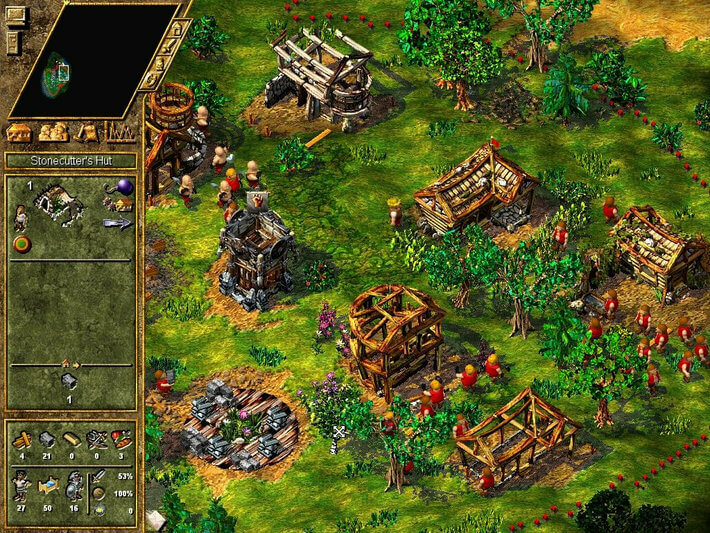Image resolution: width=710 pixels, height=533 pixels.
Task: Open the goods menu tab
Action: (x=87, y=132)
